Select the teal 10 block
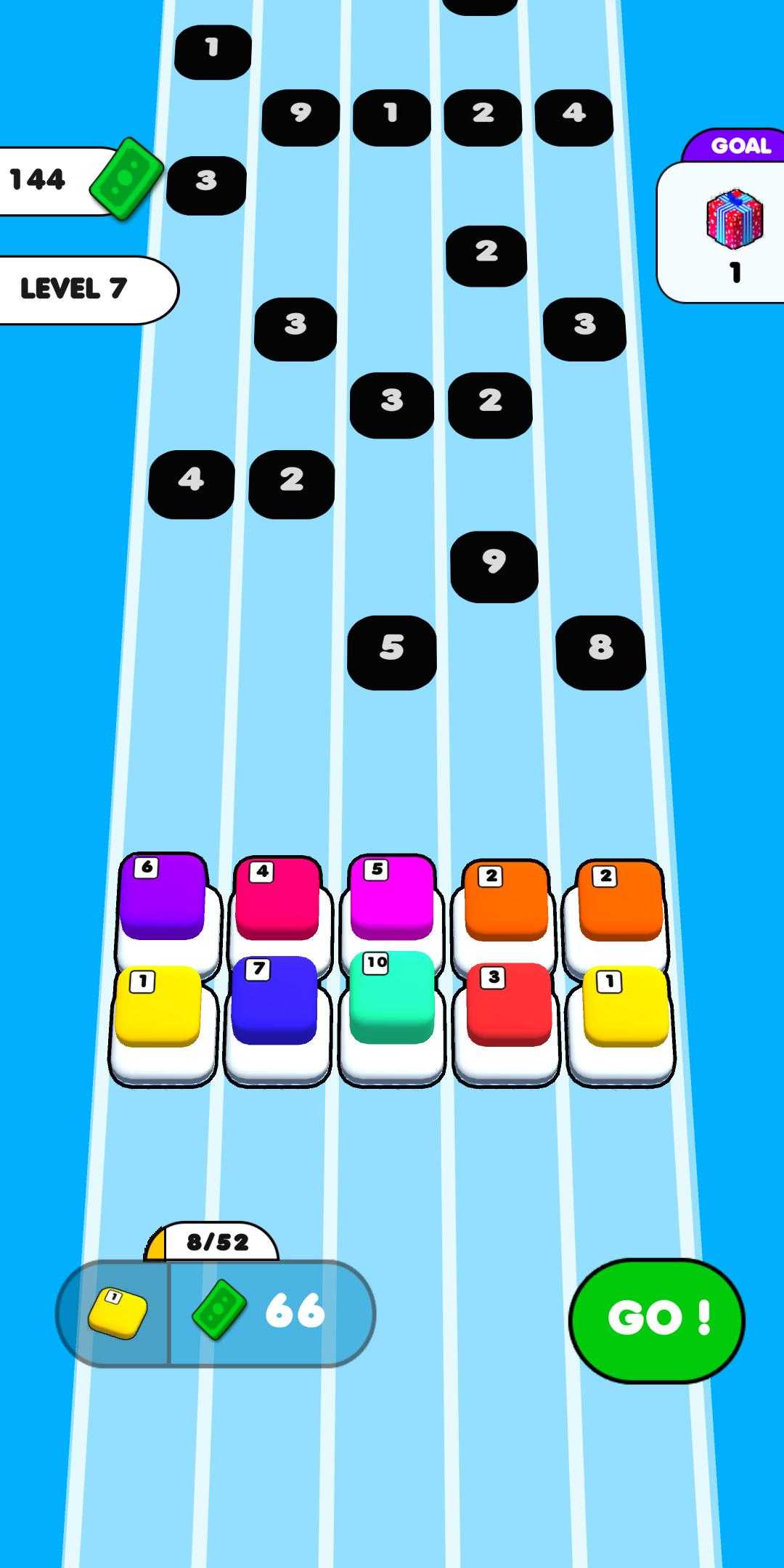 [x=392, y=997]
